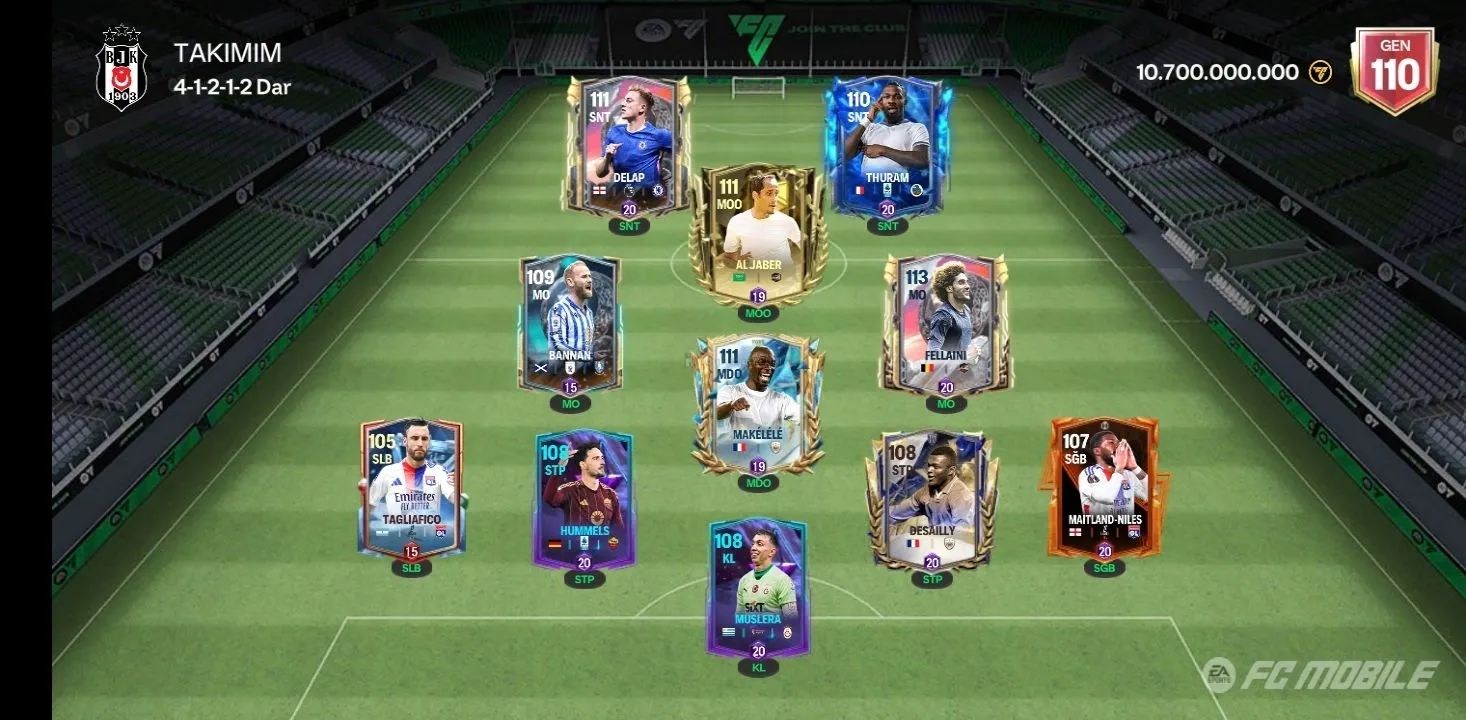The width and height of the screenshot is (1466, 720).
Task: Open the 4-1-2-1-2 Dar formation selector
Action: pyautogui.click(x=232, y=87)
